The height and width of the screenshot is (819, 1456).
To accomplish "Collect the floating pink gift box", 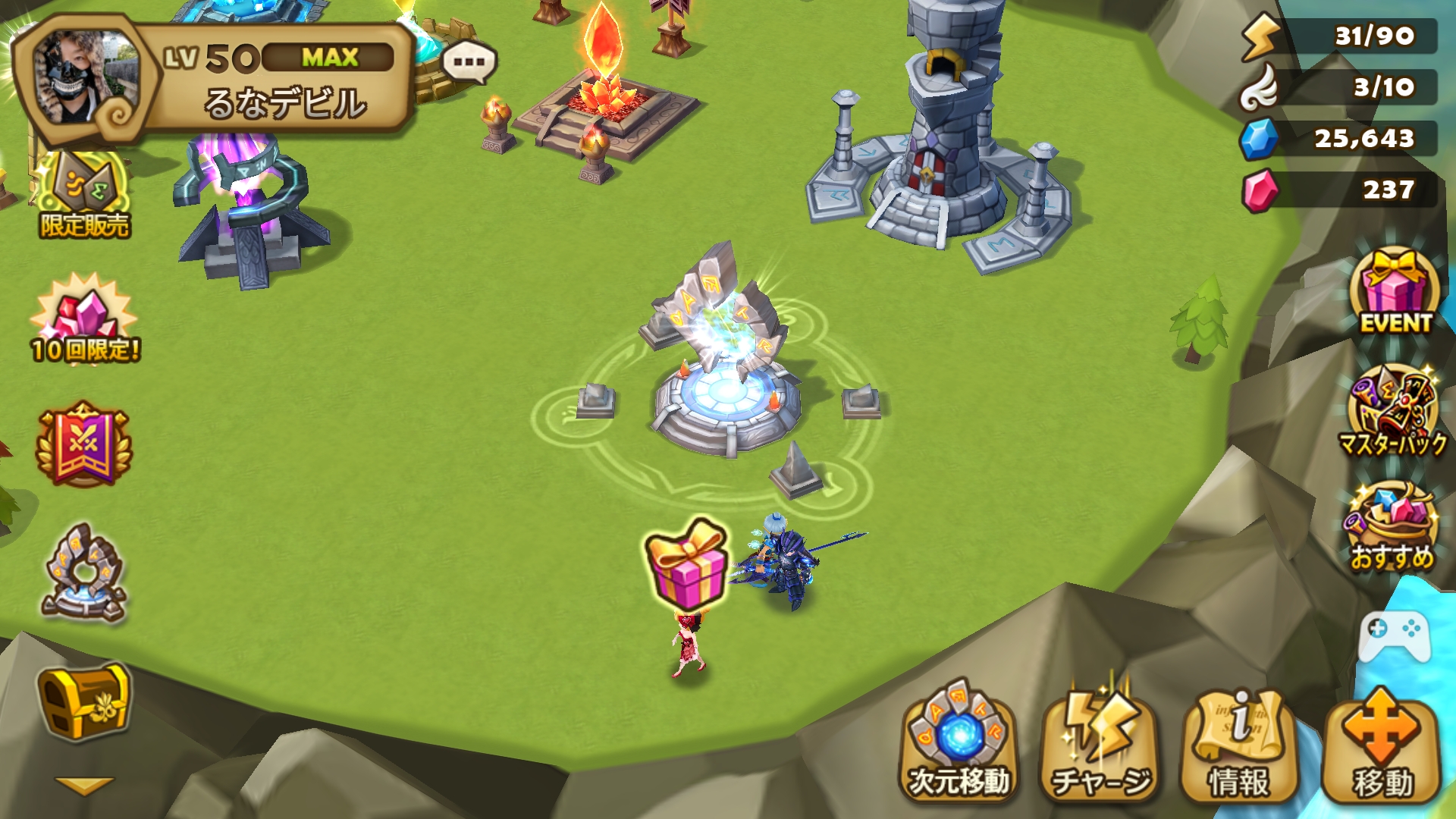I will (x=686, y=563).
